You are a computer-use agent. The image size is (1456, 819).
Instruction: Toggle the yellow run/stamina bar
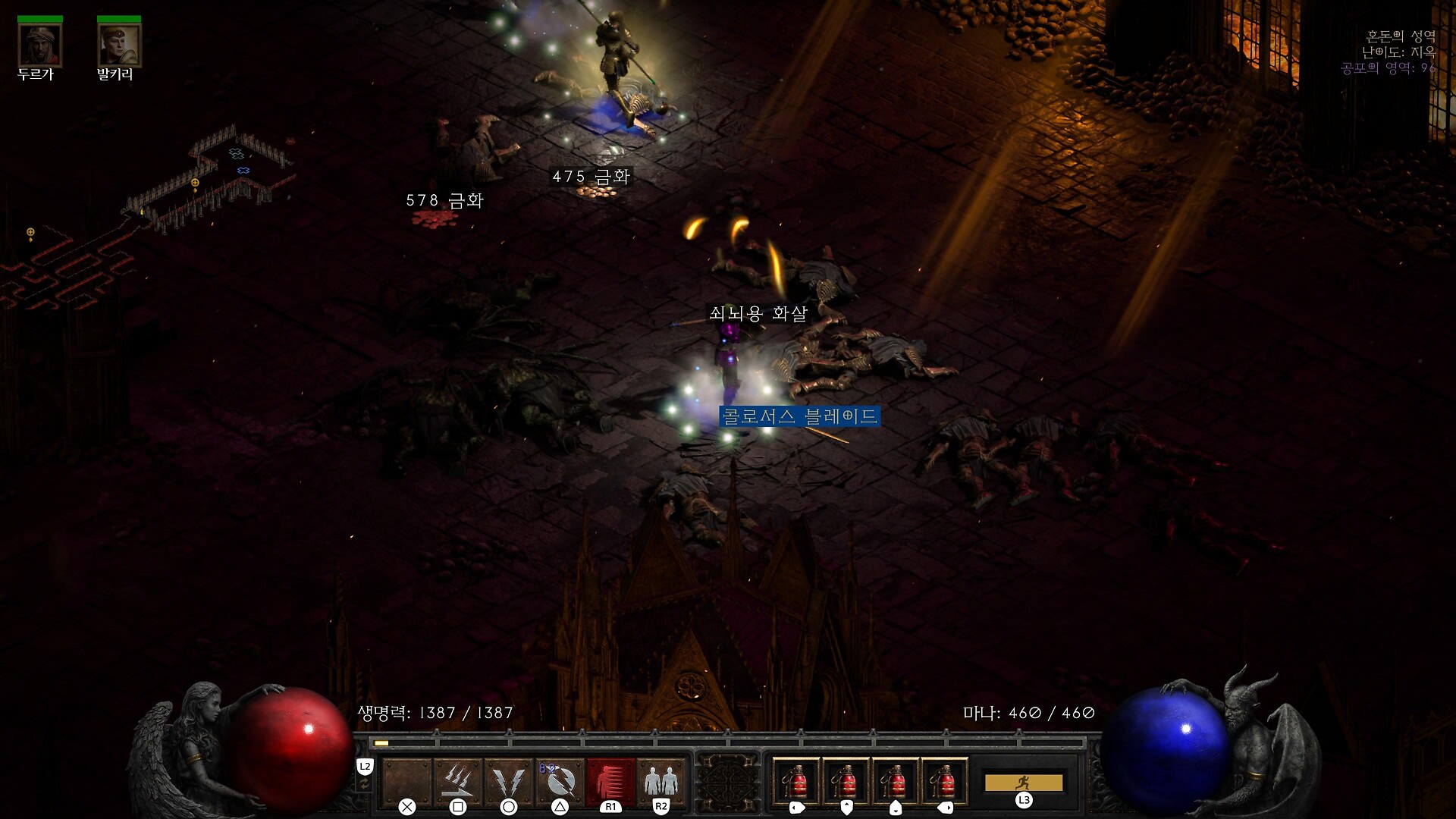(1024, 782)
